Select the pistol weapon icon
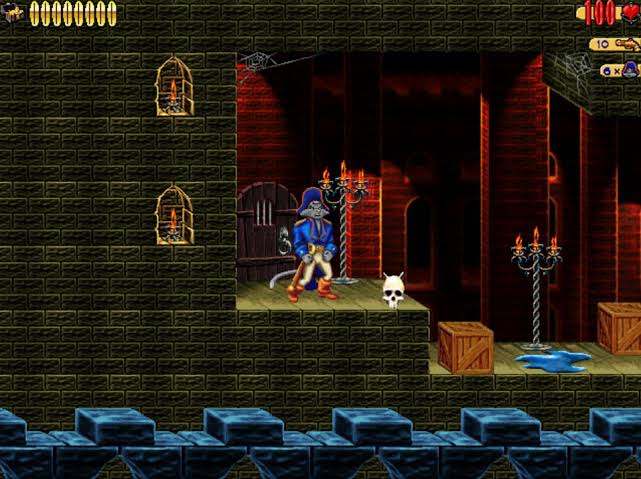641x479 pixels. coord(628,44)
